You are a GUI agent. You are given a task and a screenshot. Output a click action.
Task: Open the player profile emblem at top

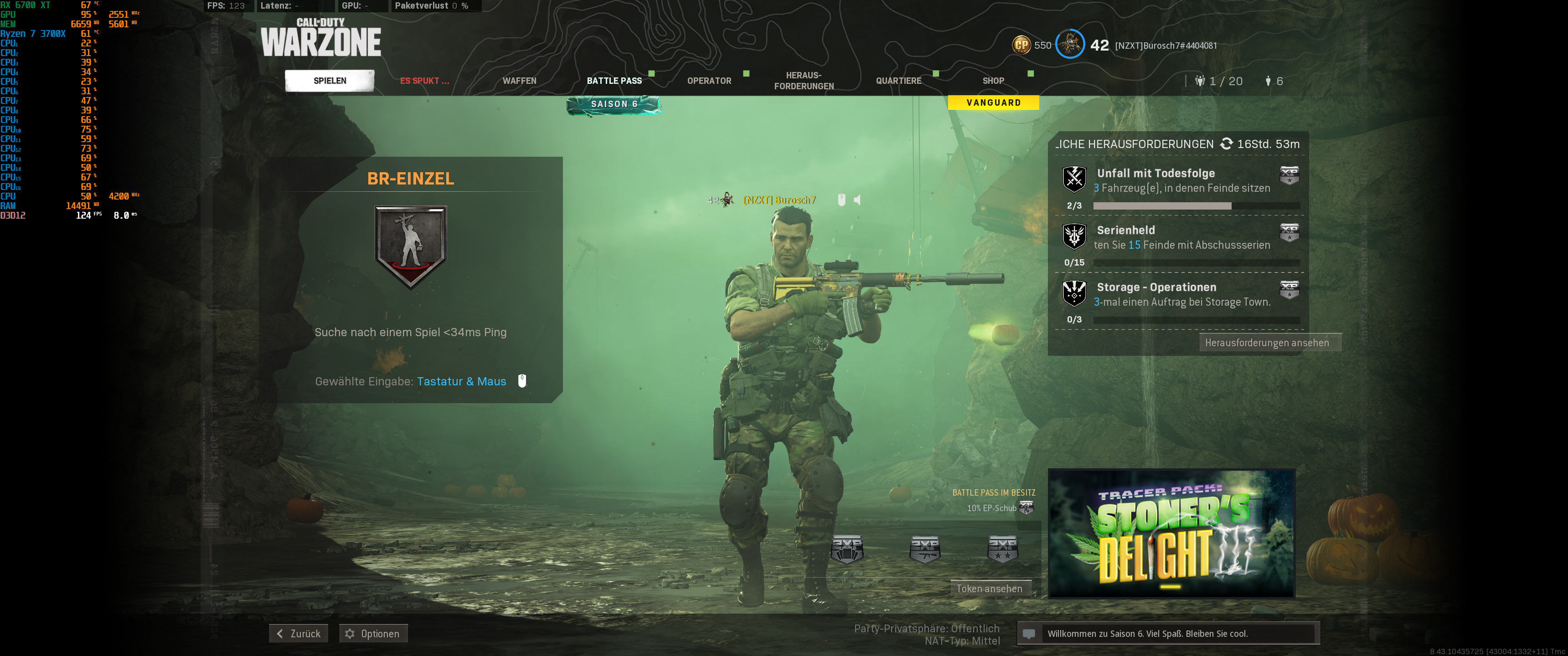pos(1069,45)
